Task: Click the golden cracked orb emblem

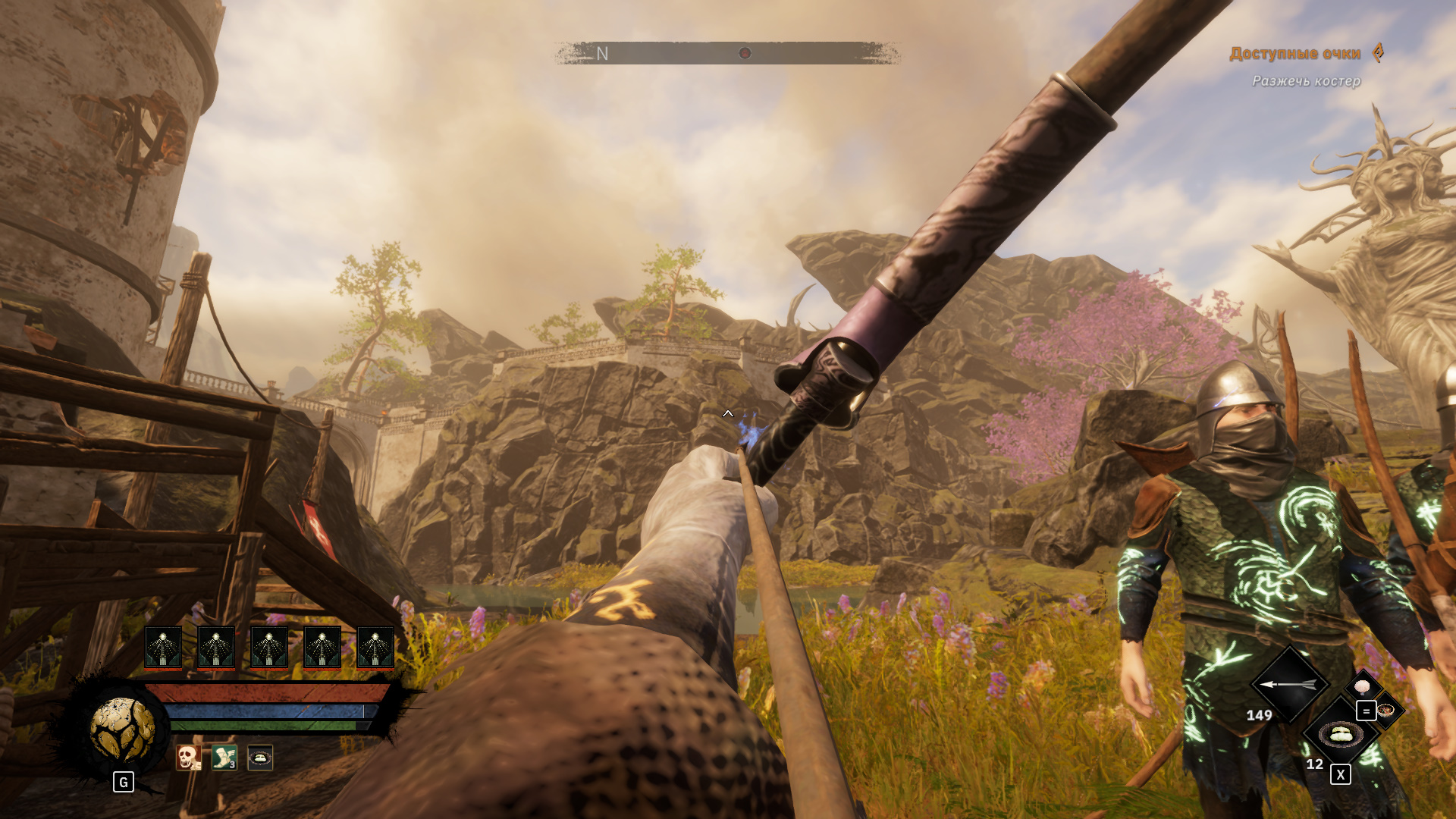Action: (x=122, y=729)
